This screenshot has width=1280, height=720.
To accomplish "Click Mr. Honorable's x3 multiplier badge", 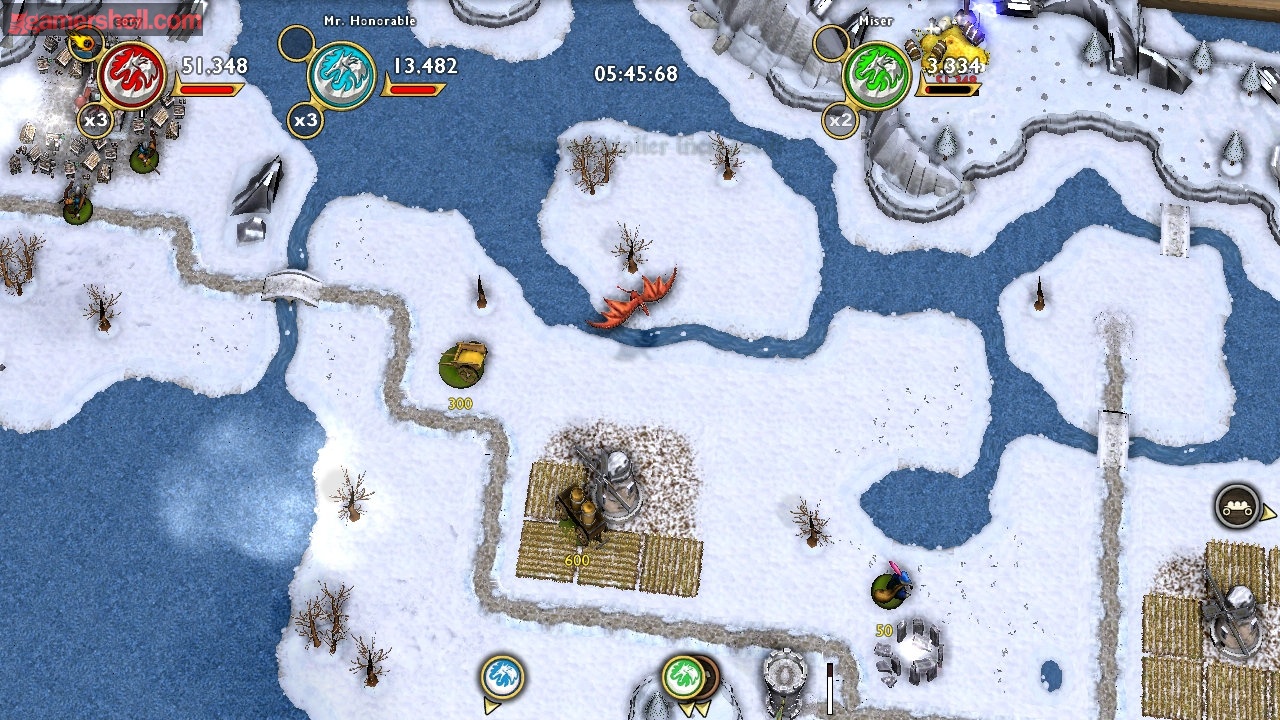I will 305,121.
